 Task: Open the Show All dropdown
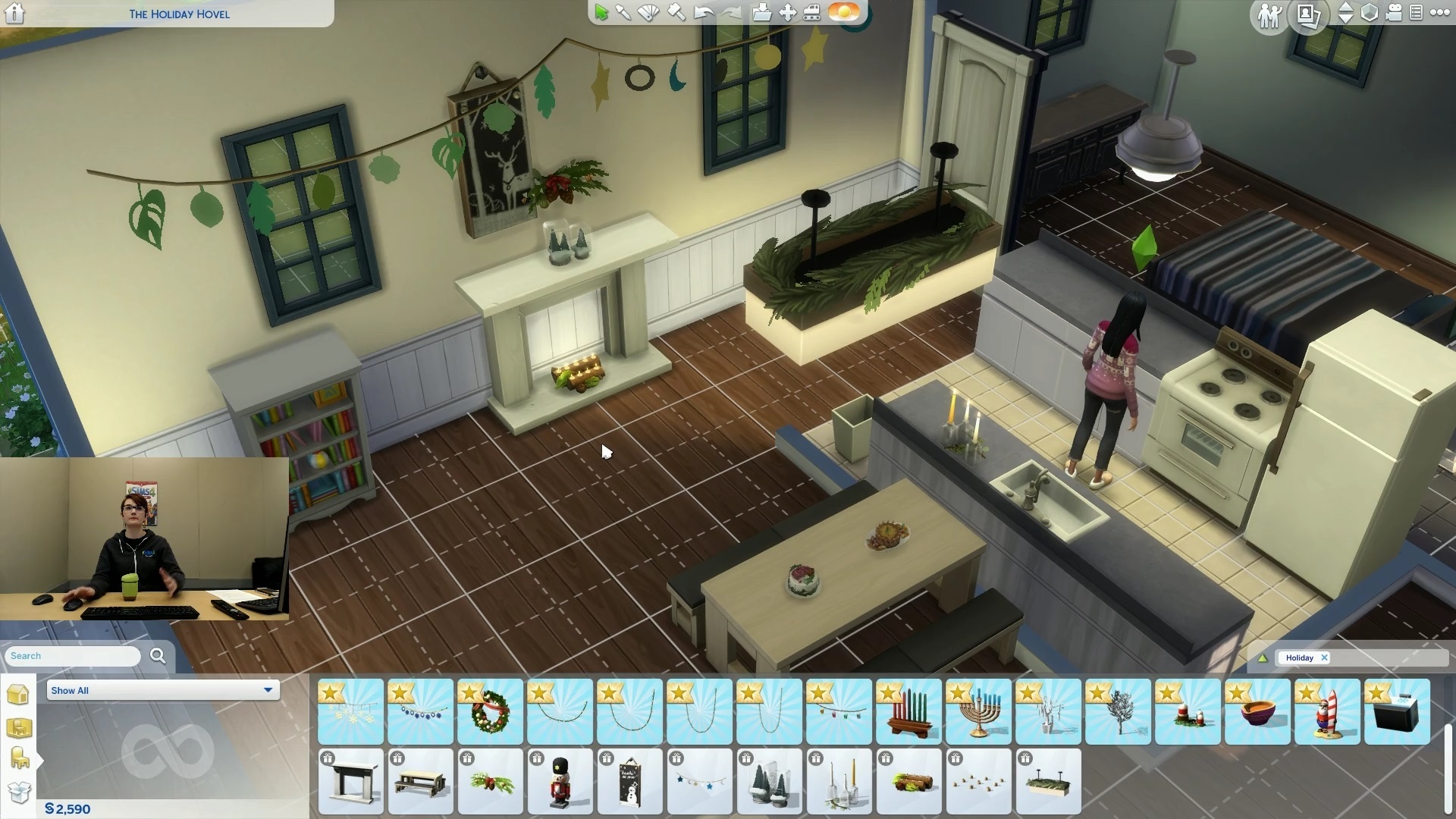click(162, 690)
